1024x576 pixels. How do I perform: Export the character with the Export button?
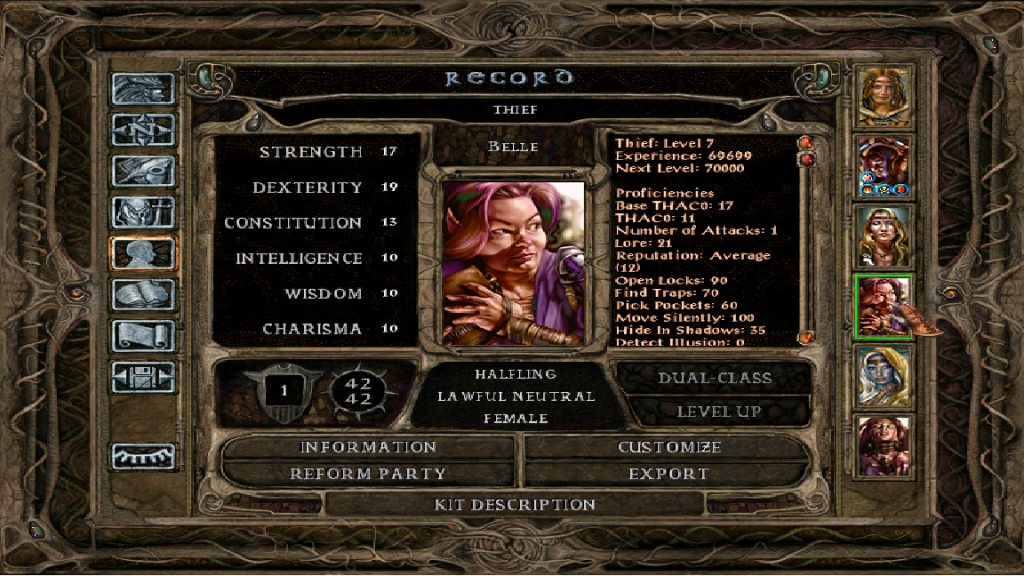coord(669,474)
